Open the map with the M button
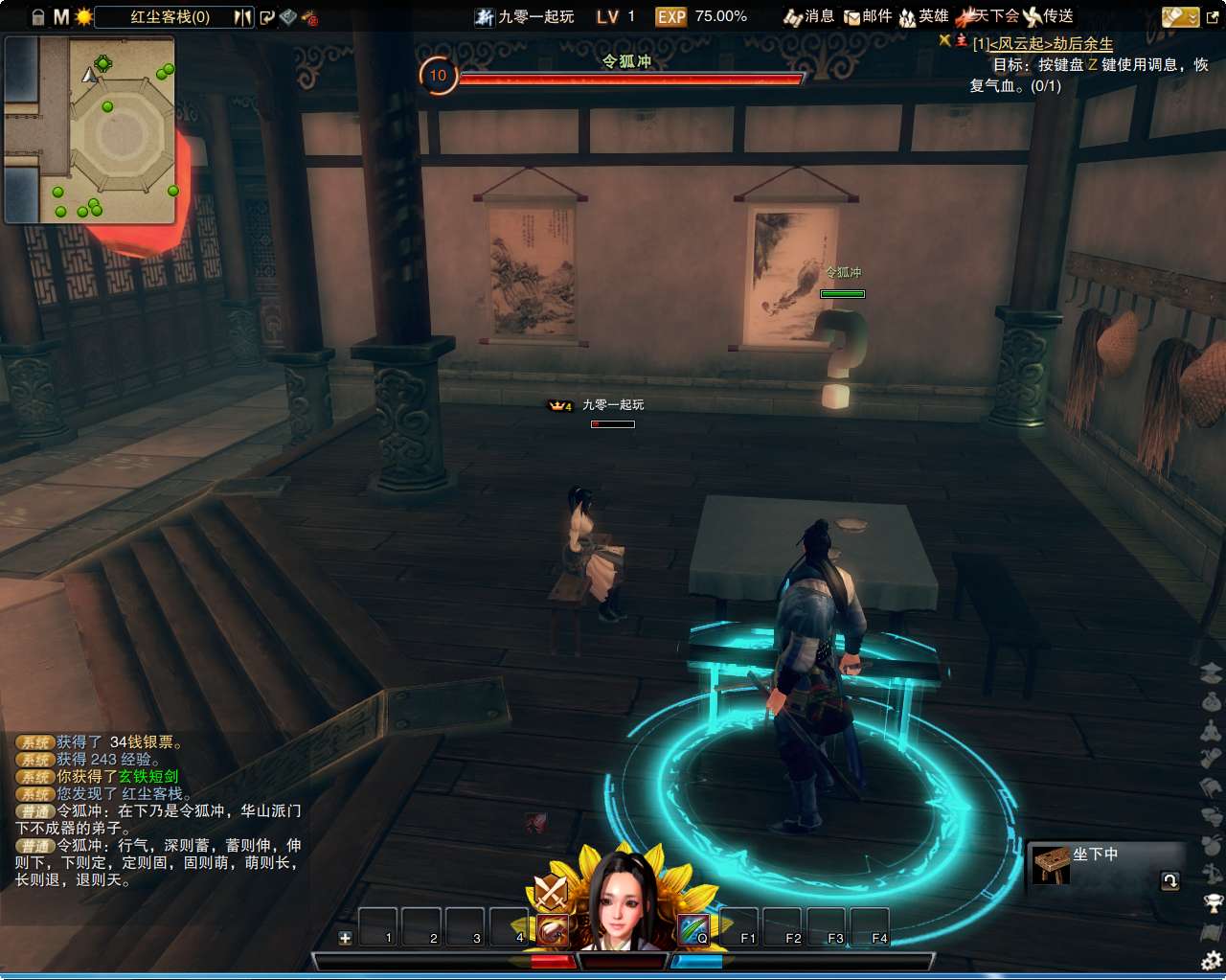 [x=61, y=16]
